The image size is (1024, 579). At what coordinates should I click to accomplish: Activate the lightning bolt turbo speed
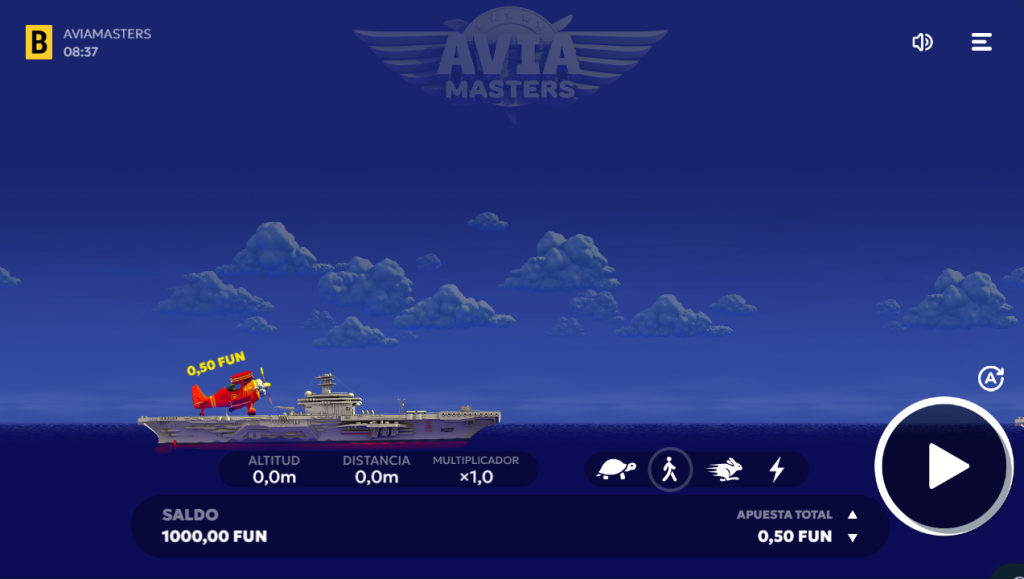click(777, 469)
